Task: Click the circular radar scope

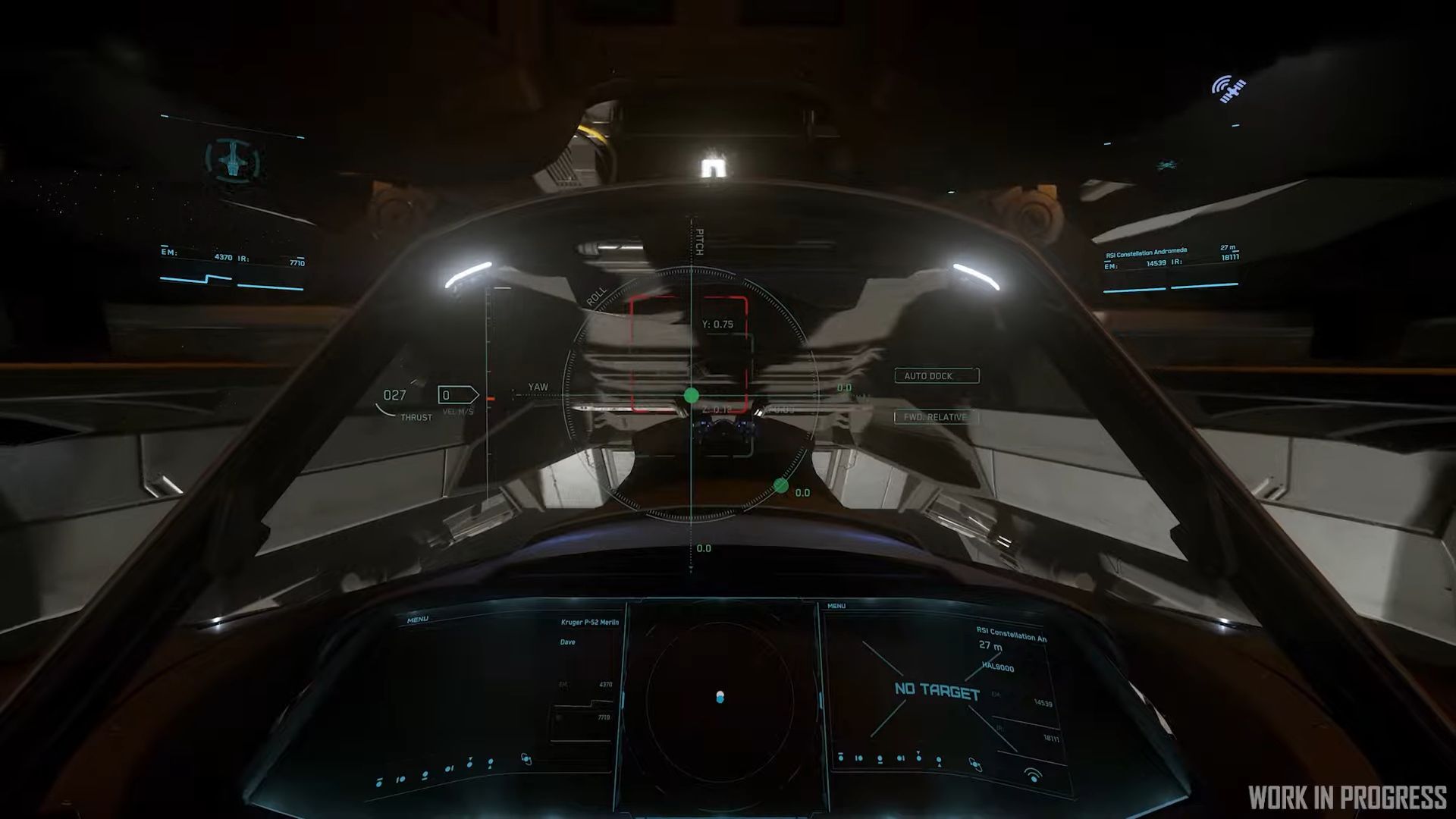Action: 720,697
